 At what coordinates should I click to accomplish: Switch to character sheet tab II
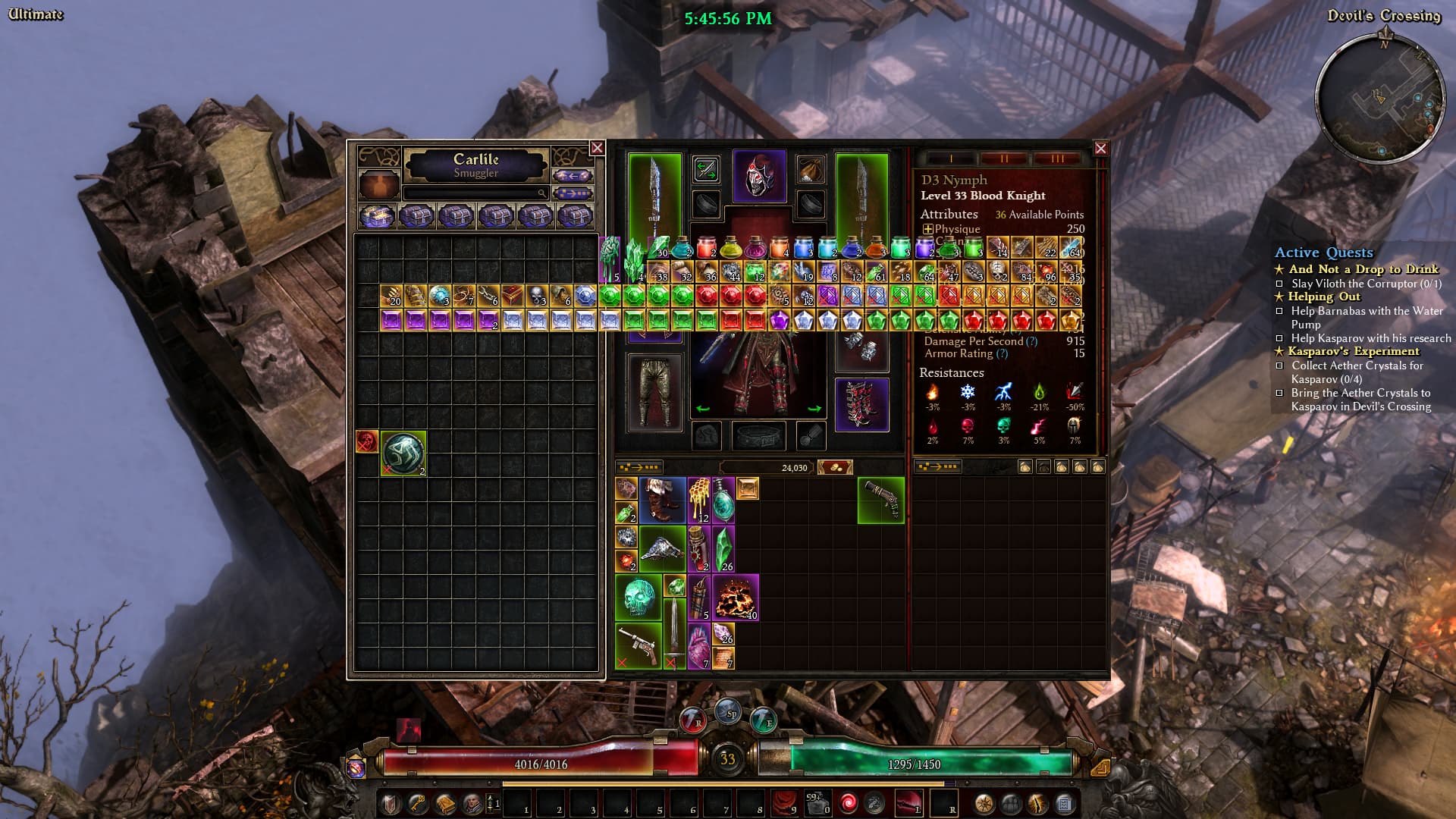[1004, 158]
